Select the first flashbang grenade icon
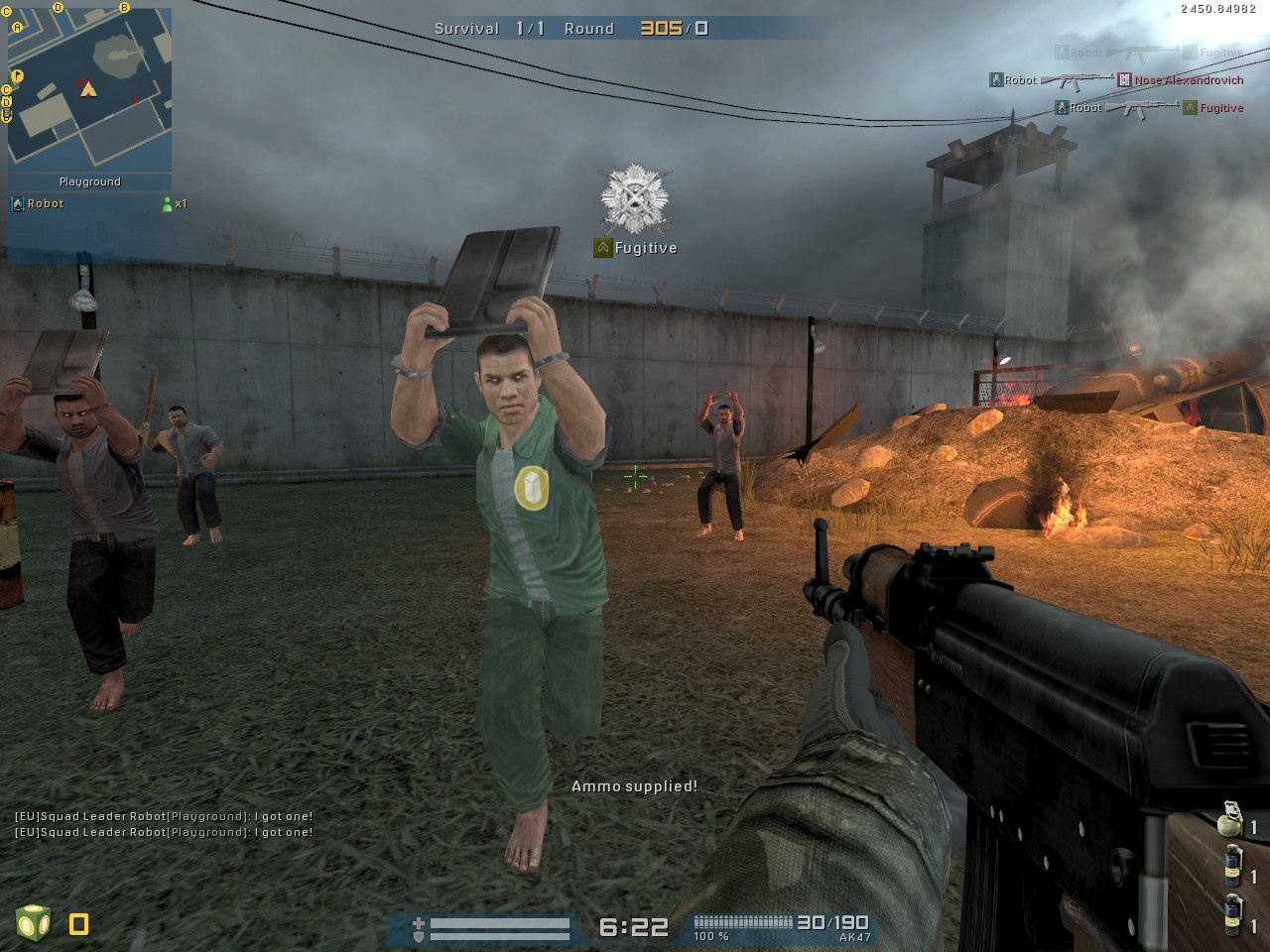Screen dimensions: 1270x952 coord(1232,866)
